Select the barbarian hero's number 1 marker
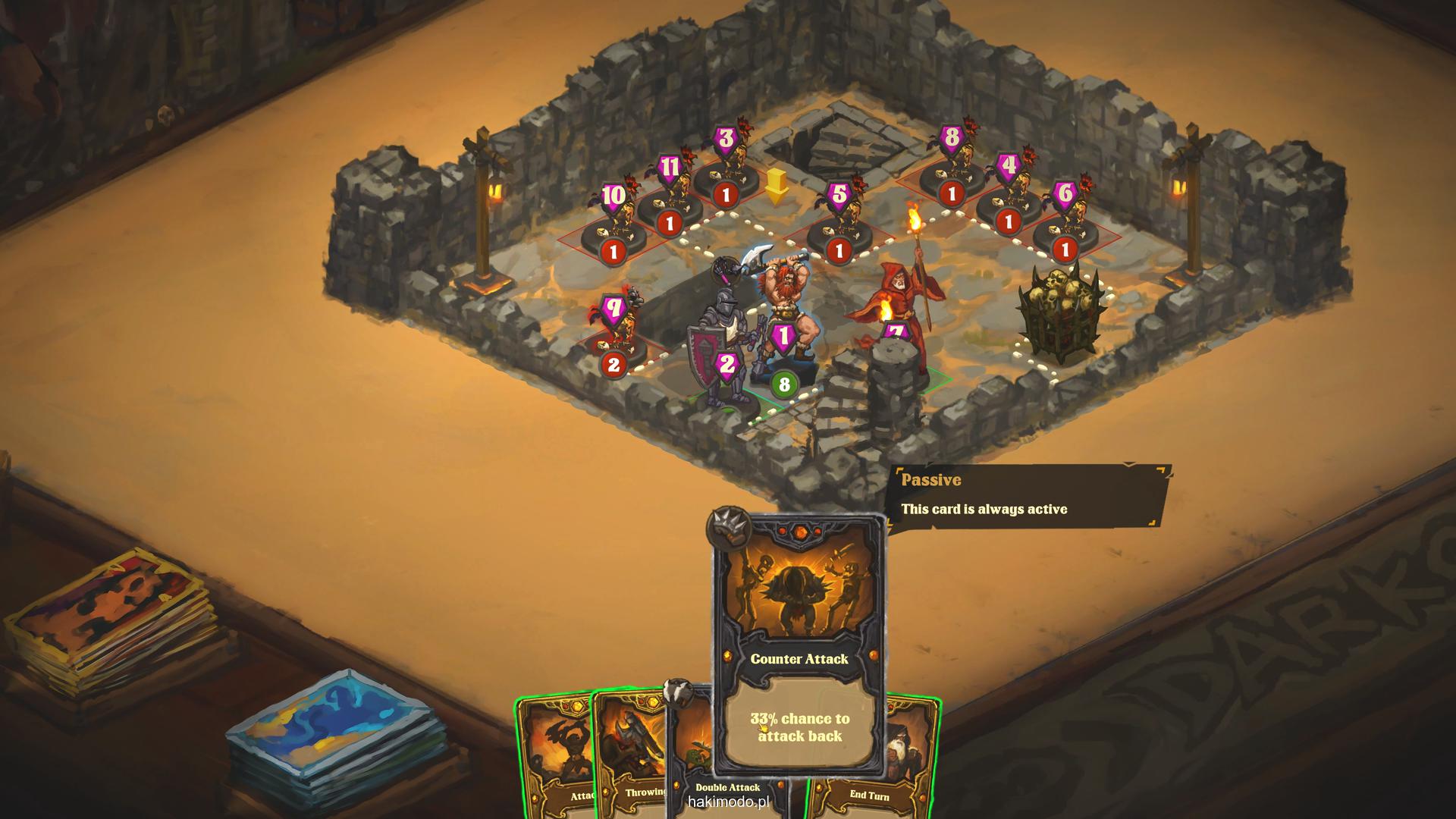This screenshot has width=1456, height=819. (x=783, y=335)
